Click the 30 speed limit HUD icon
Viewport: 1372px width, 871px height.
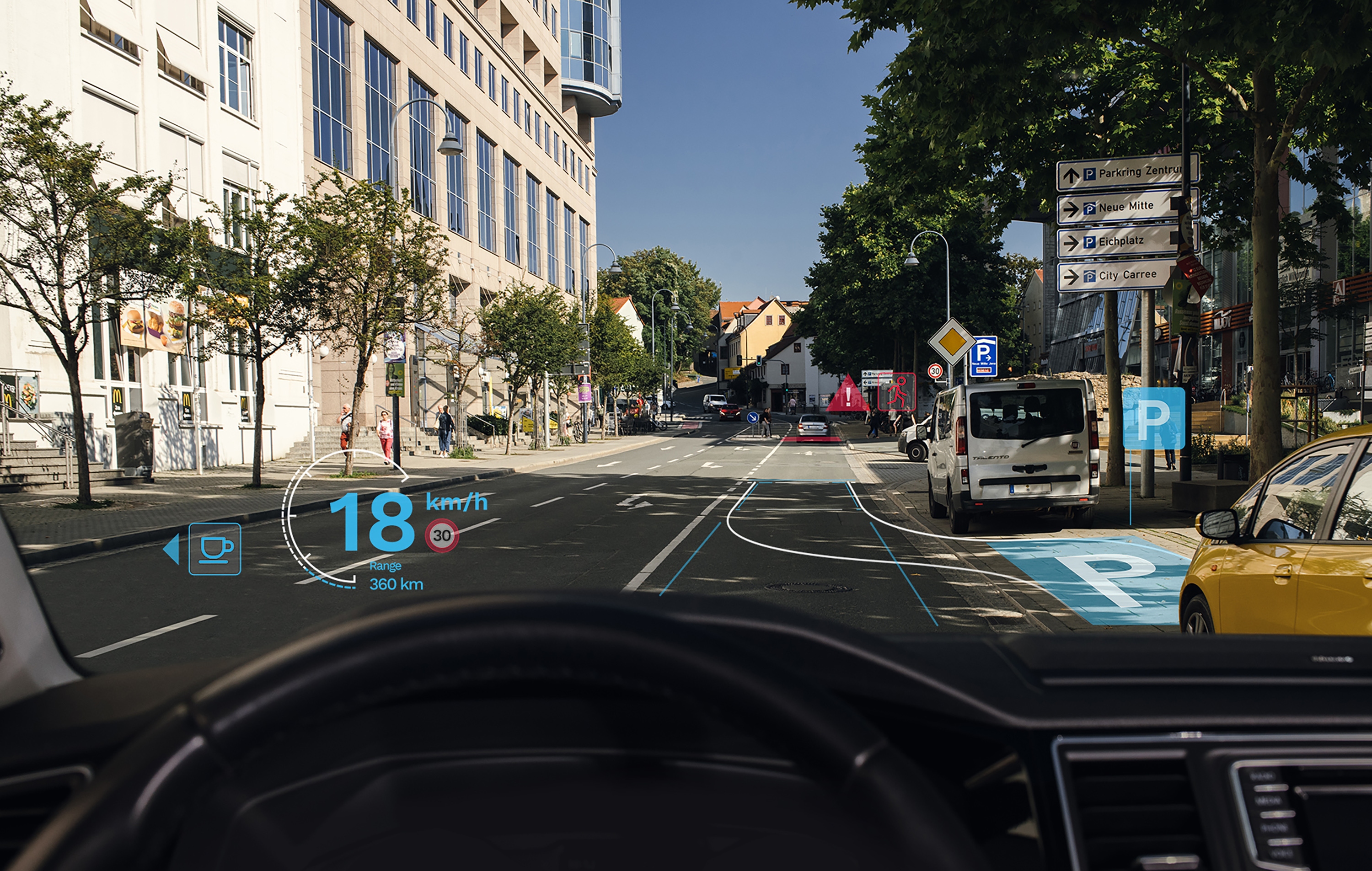point(442,535)
